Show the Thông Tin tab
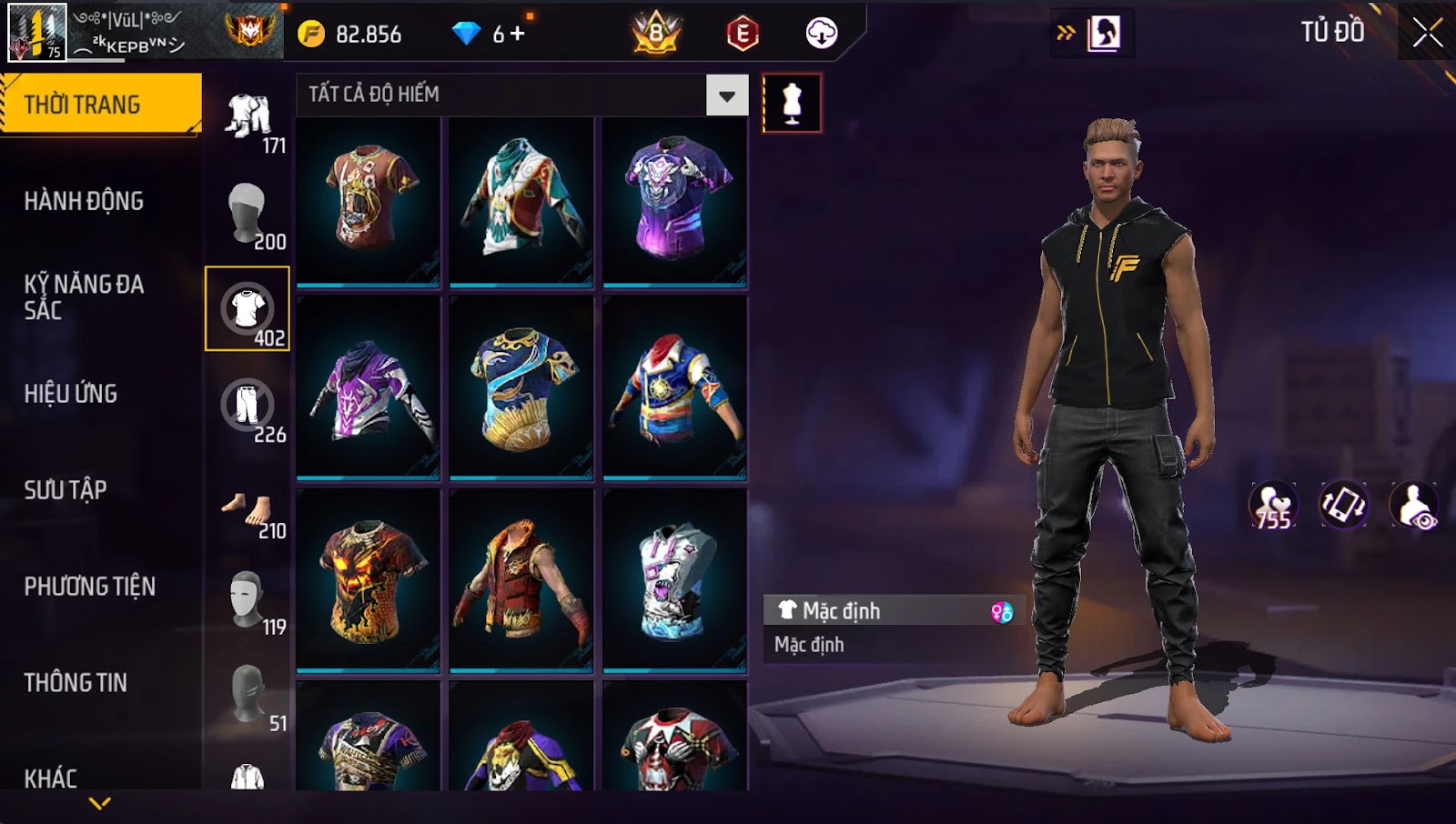Image resolution: width=1456 pixels, height=824 pixels. (x=76, y=683)
